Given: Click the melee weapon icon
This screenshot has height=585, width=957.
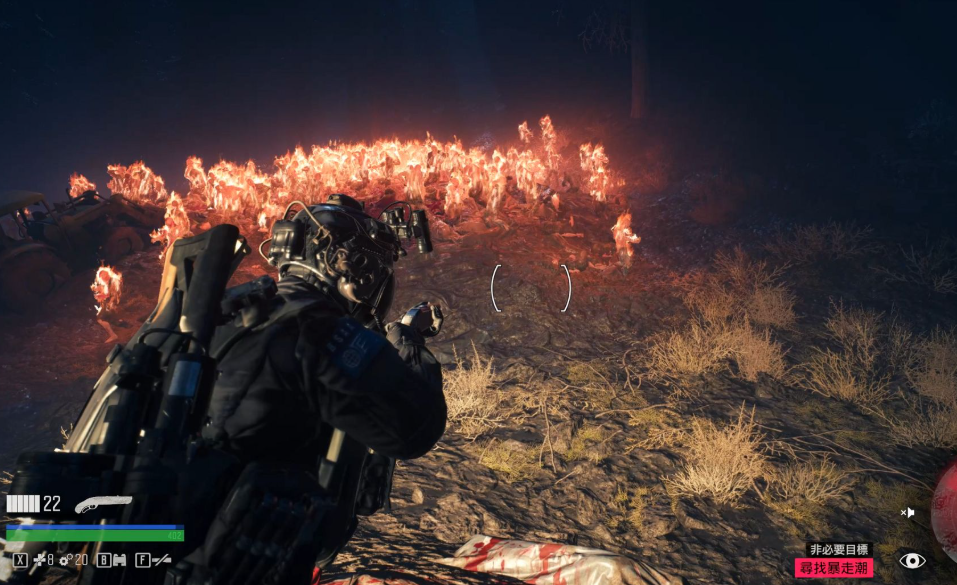Looking at the screenshot, I should coord(160,560).
